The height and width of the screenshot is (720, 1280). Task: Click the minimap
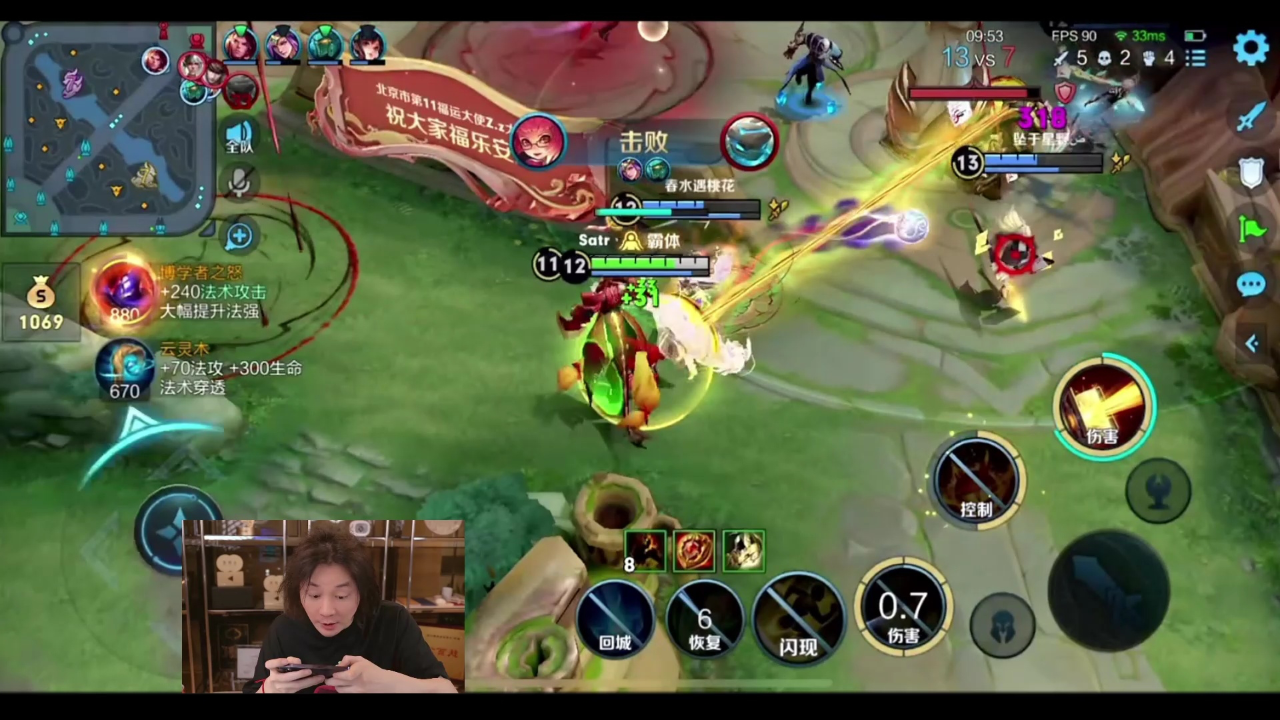[107, 126]
